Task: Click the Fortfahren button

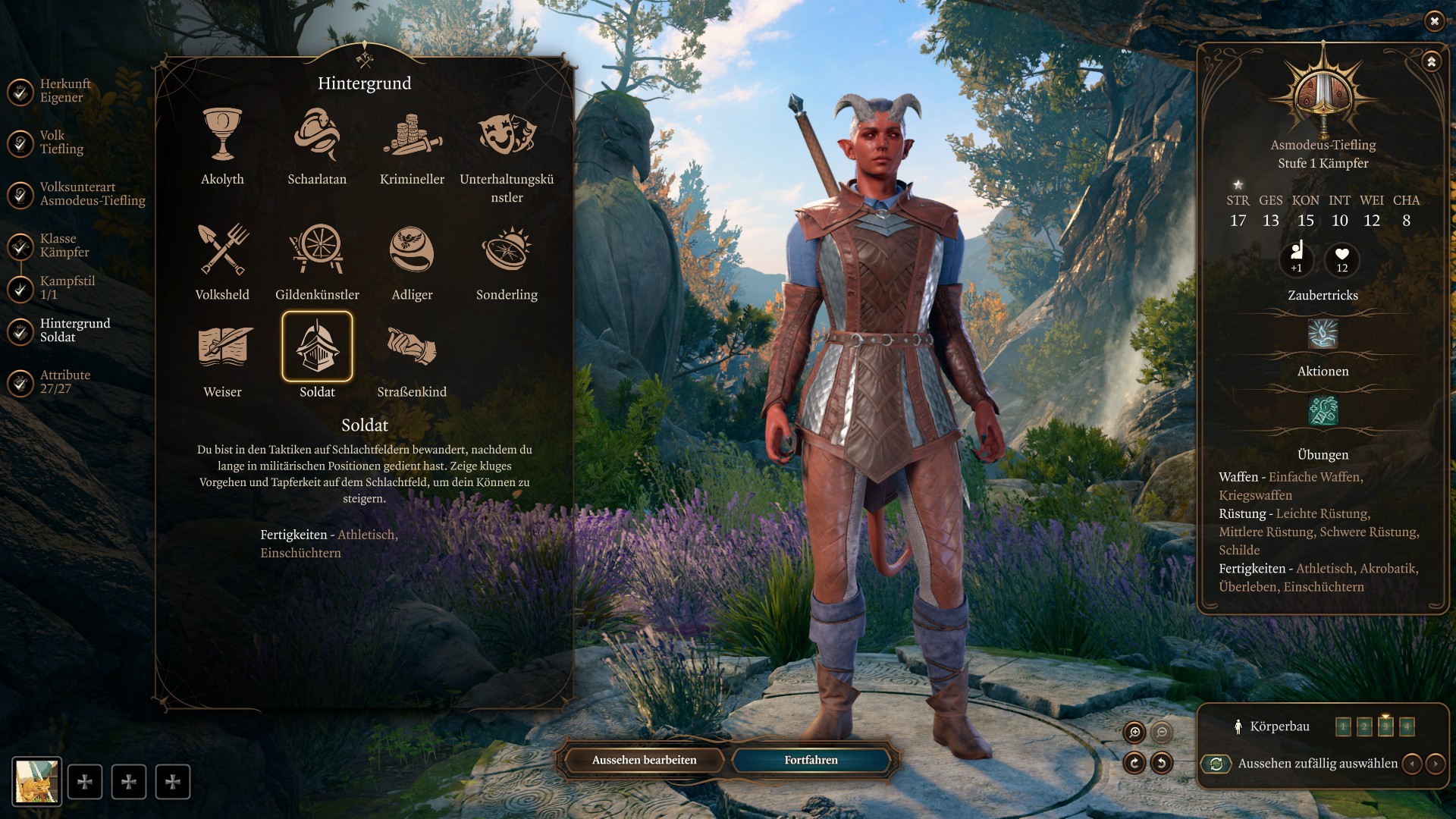Action: (x=811, y=760)
